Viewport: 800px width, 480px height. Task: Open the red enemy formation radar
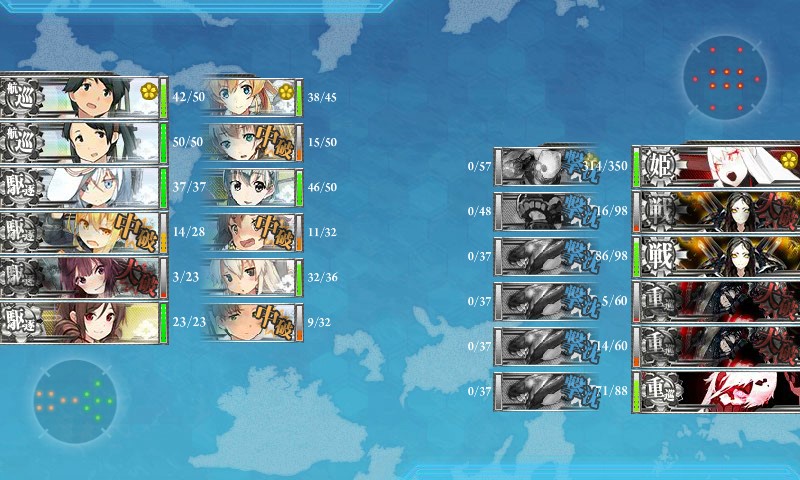pos(726,77)
